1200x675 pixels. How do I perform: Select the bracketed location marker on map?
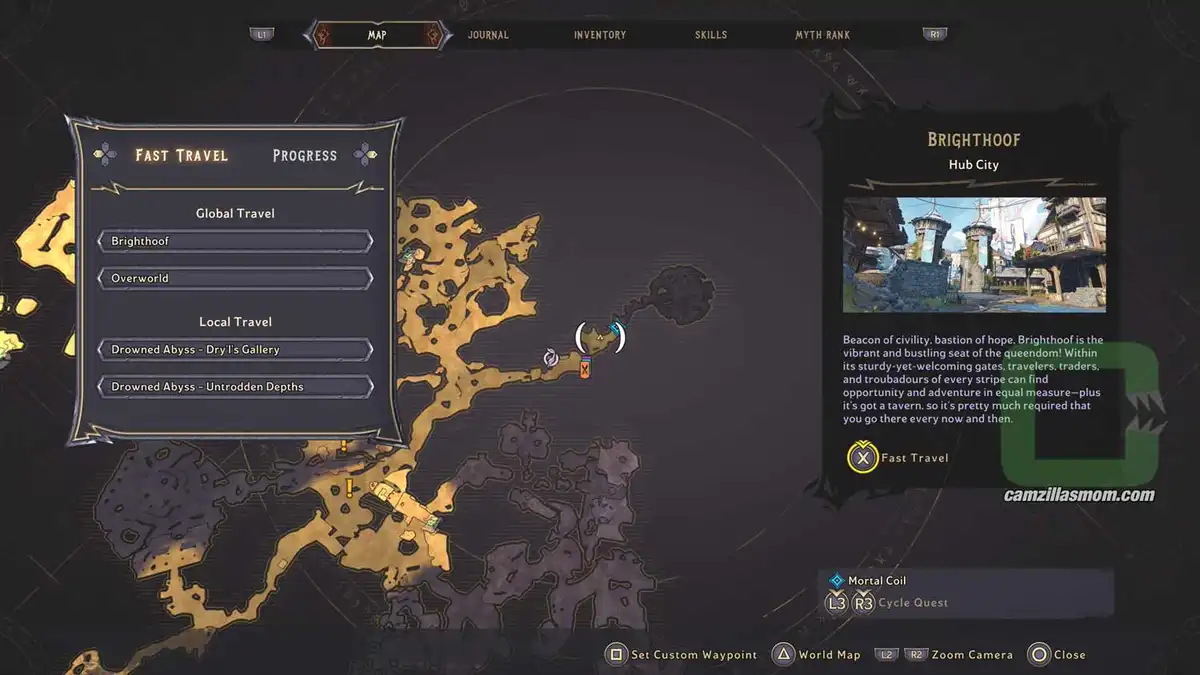[600, 338]
